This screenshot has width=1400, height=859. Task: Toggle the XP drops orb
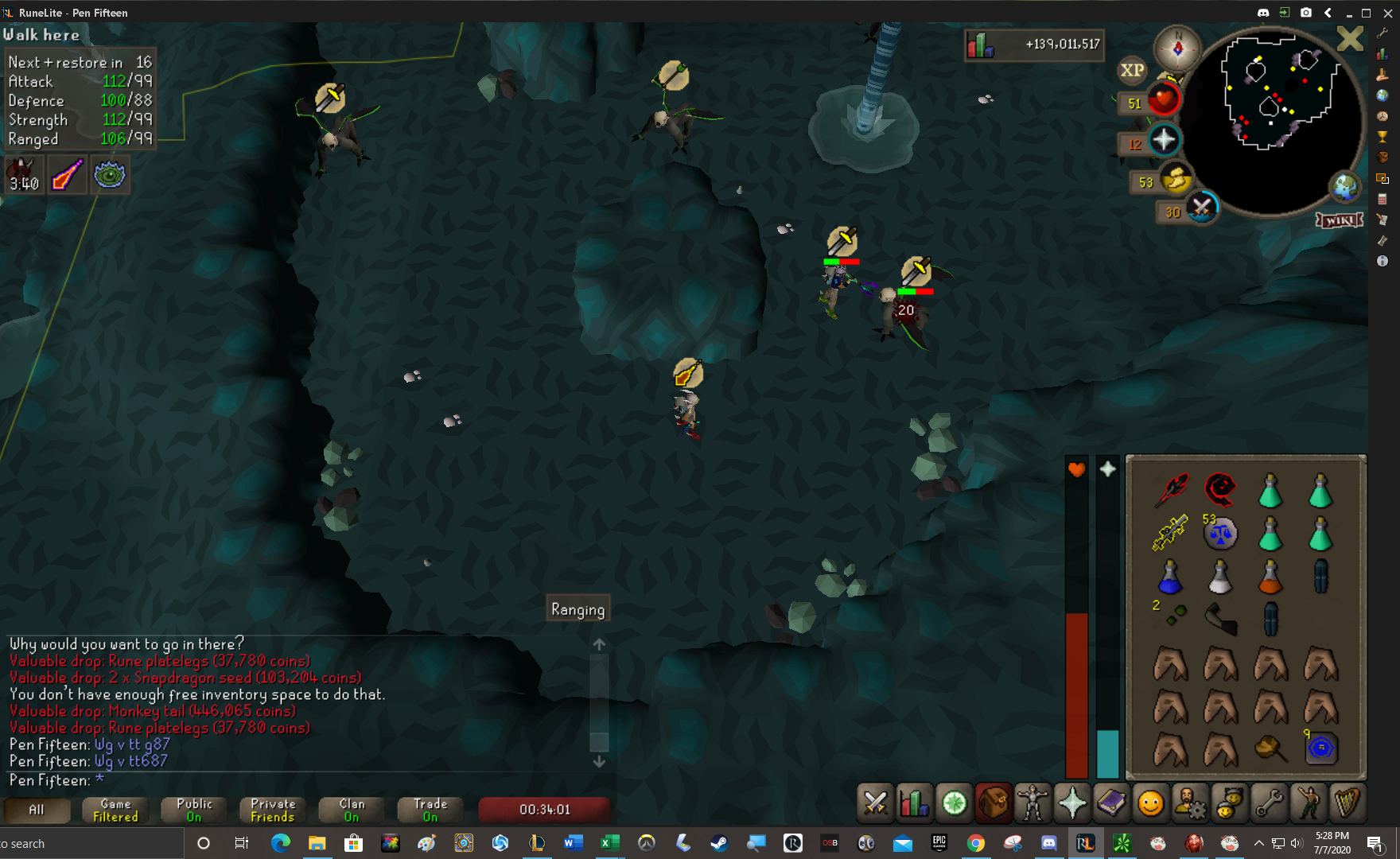coord(1132,70)
